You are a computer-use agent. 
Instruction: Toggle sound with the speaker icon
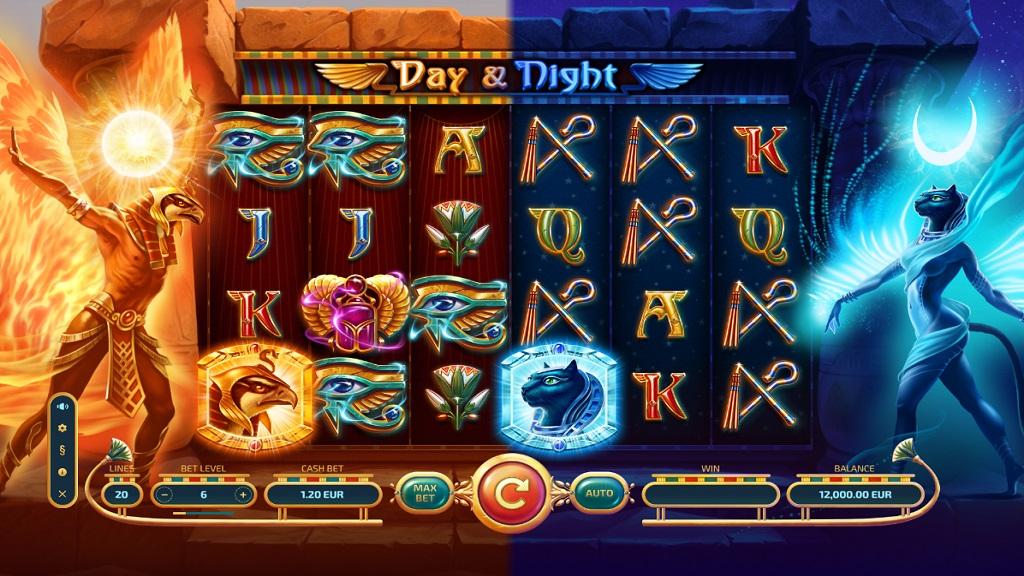point(62,406)
